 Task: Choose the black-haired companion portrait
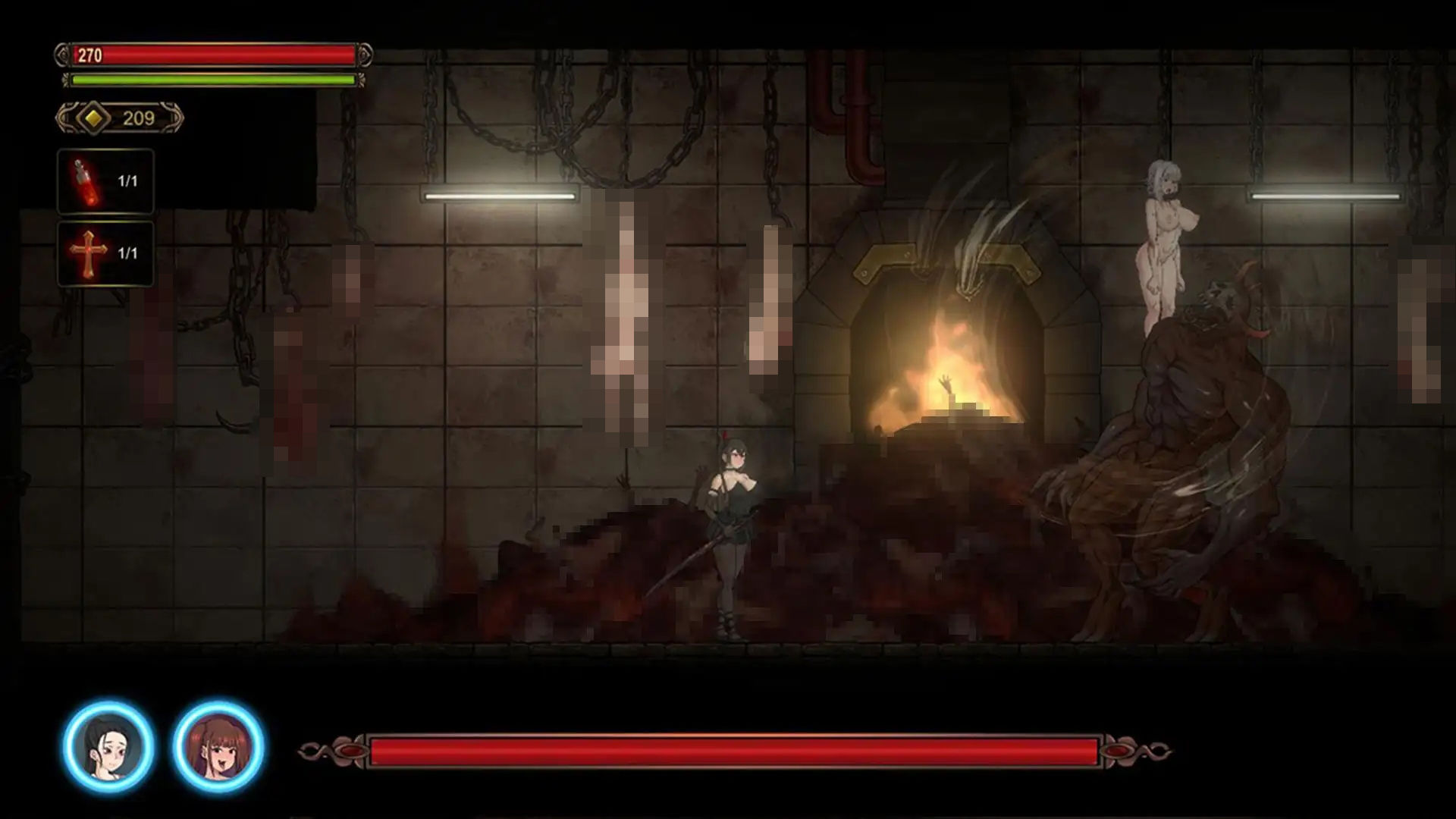coord(108,745)
